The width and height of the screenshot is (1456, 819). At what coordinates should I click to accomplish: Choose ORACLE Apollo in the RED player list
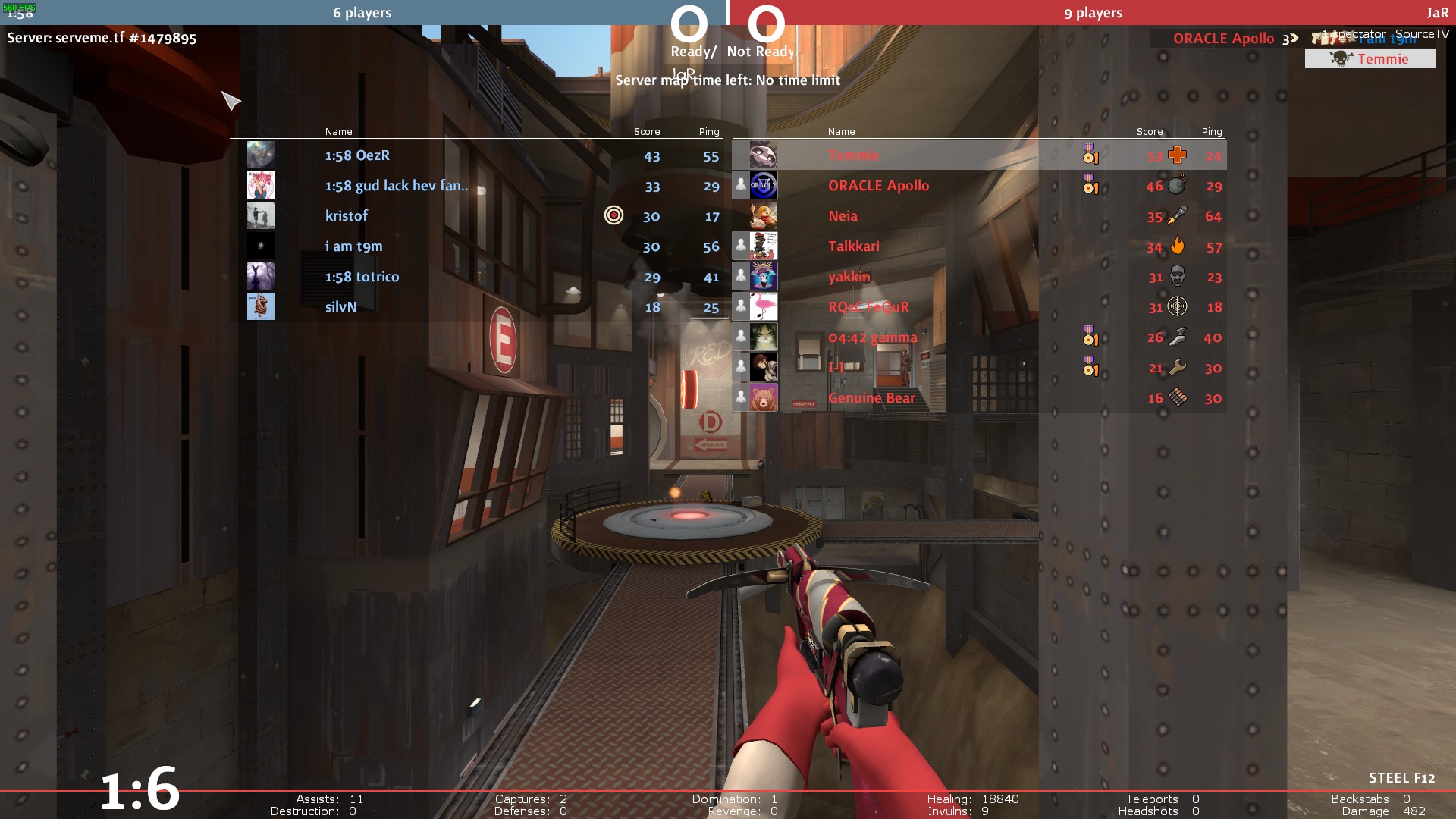[878, 186]
